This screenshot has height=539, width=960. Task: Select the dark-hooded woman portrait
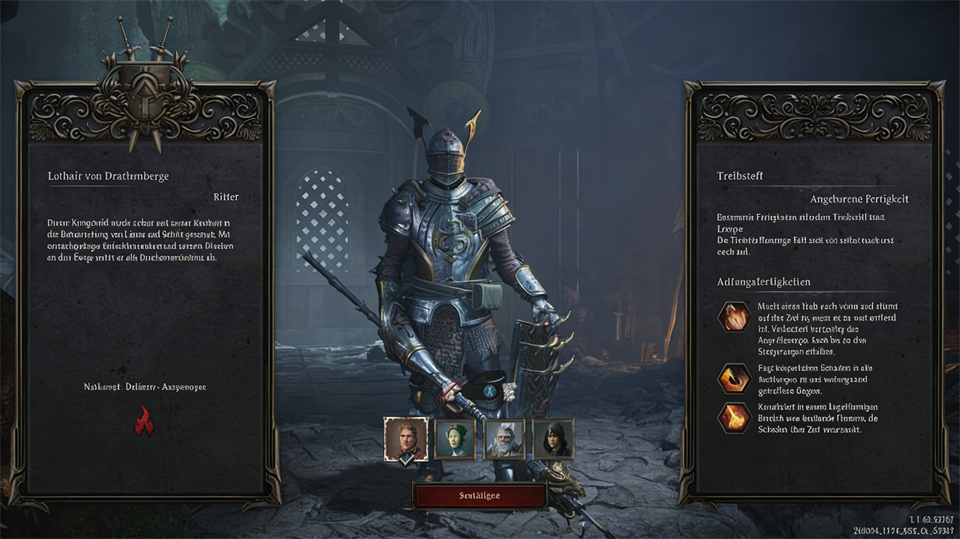tap(552, 438)
